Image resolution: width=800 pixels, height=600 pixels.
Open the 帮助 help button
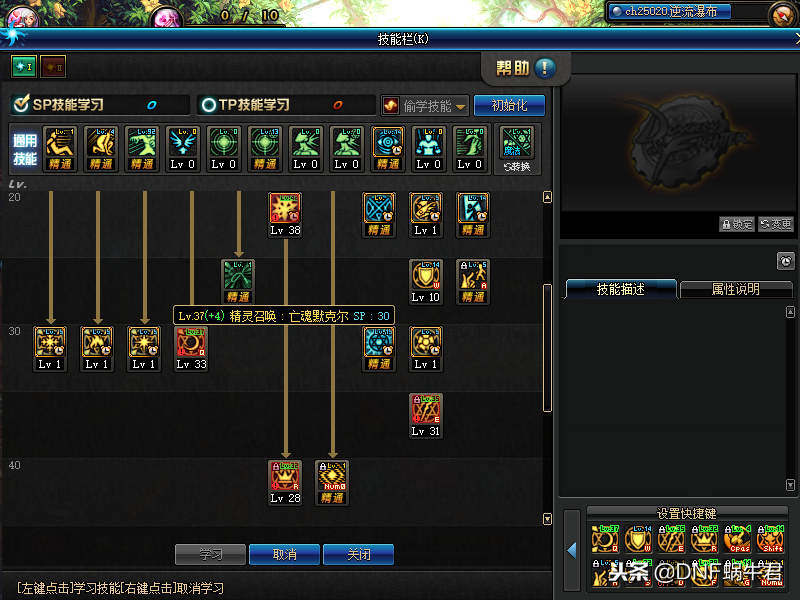pyautogui.click(x=524, y=68)
